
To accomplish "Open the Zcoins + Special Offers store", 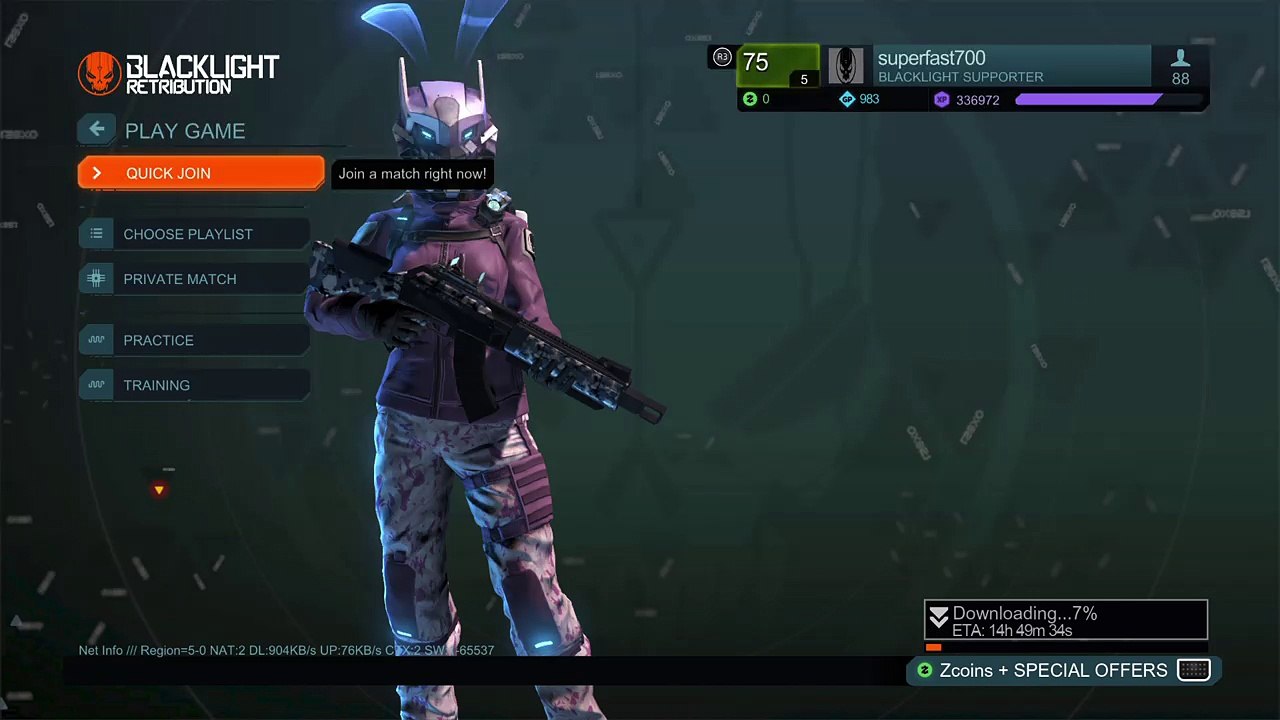I will 1062,670.
